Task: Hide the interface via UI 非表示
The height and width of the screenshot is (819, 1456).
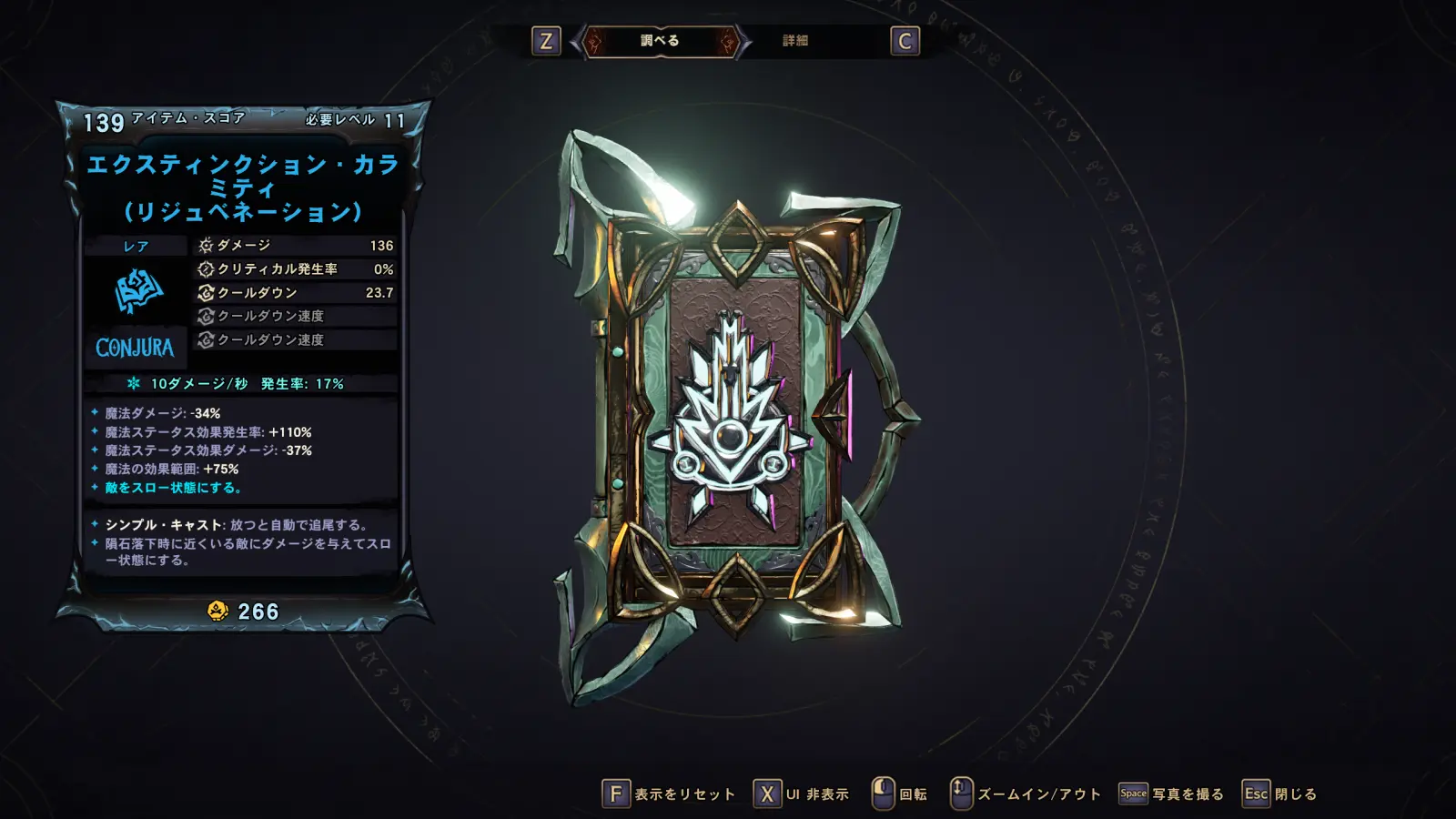Action: click(x=802, y=794)
